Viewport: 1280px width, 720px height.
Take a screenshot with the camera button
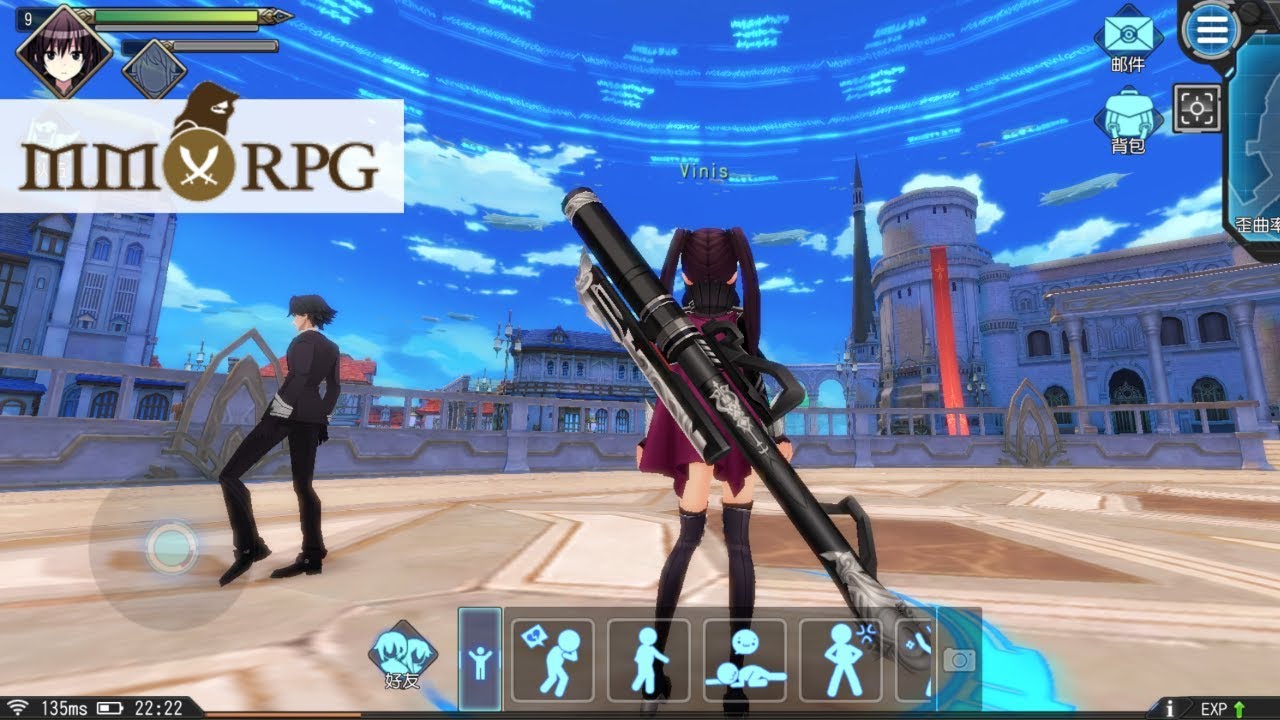click(x=959, y=660)
